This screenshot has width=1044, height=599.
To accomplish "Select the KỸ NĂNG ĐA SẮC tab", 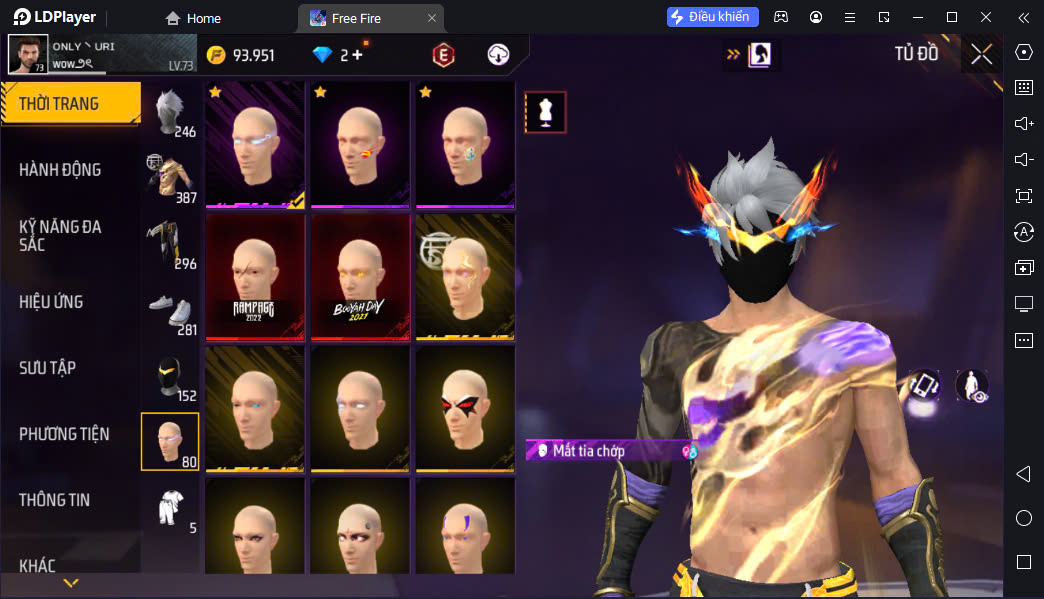I will coord(60,235).
